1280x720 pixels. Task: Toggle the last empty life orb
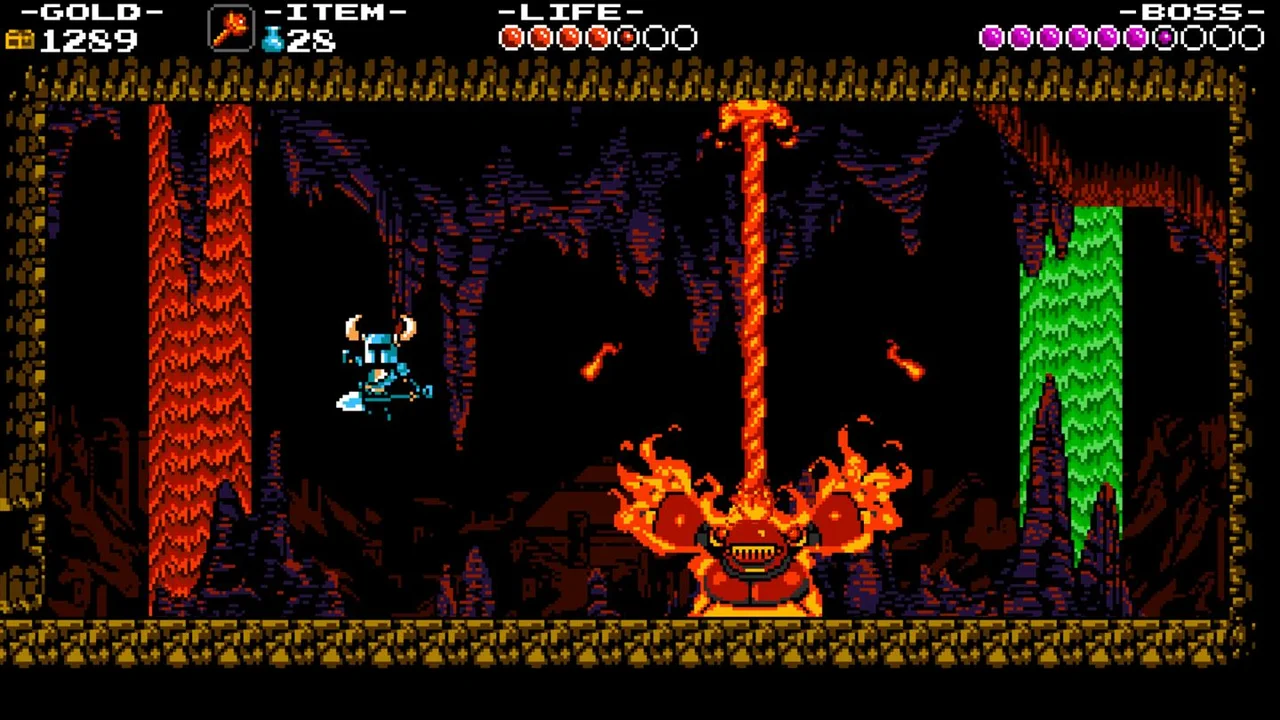tap(685, 38)
